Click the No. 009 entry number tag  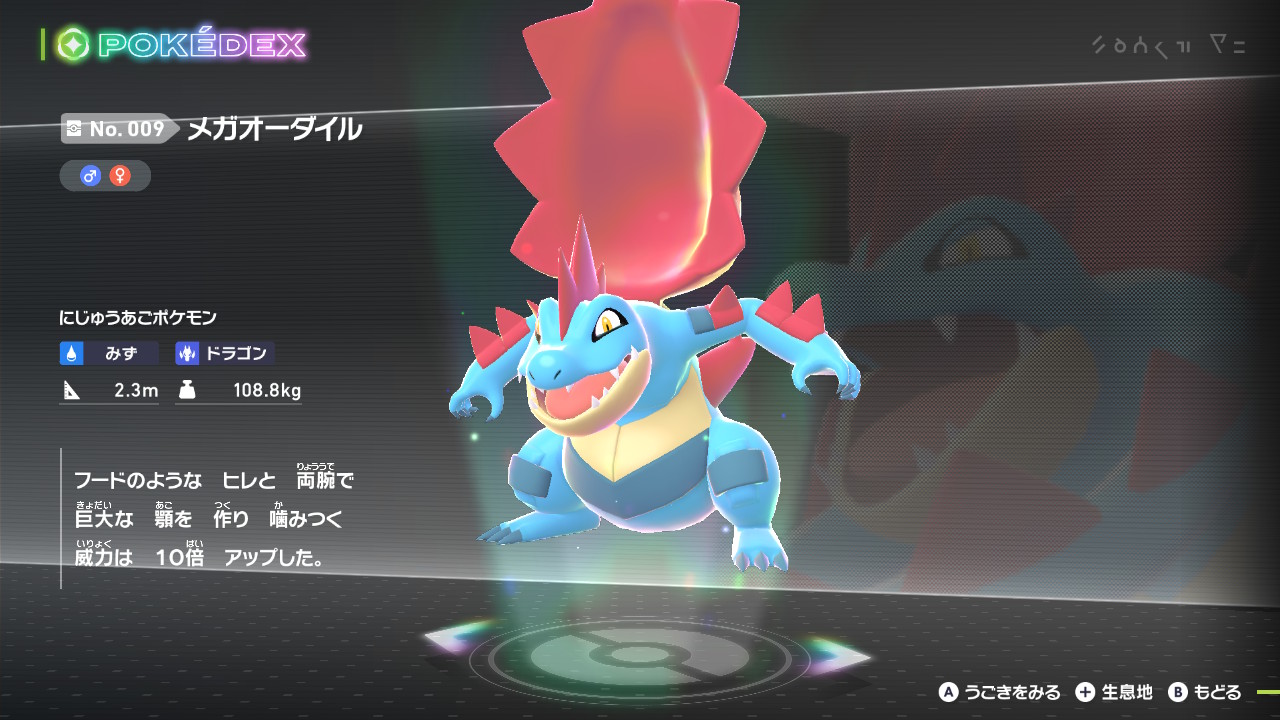point(116,129)
